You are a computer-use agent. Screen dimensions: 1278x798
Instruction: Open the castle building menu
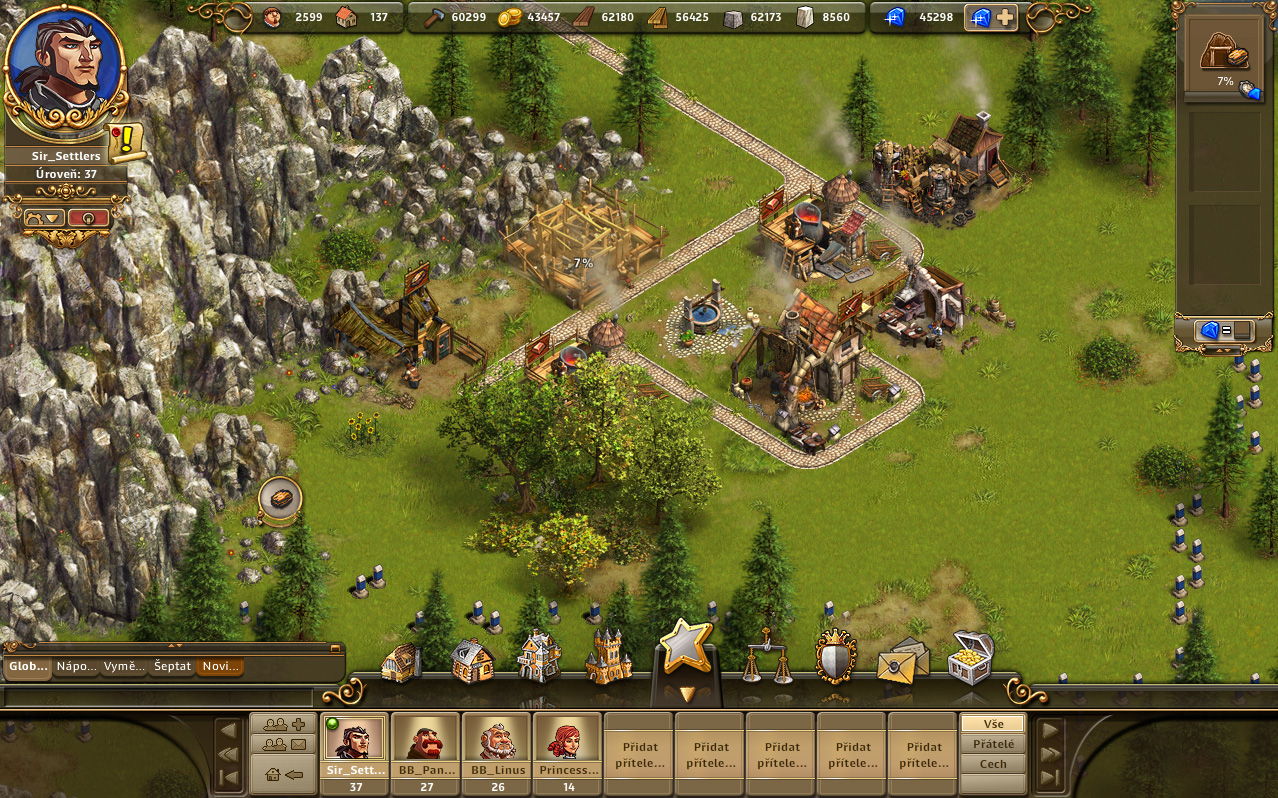609,656
